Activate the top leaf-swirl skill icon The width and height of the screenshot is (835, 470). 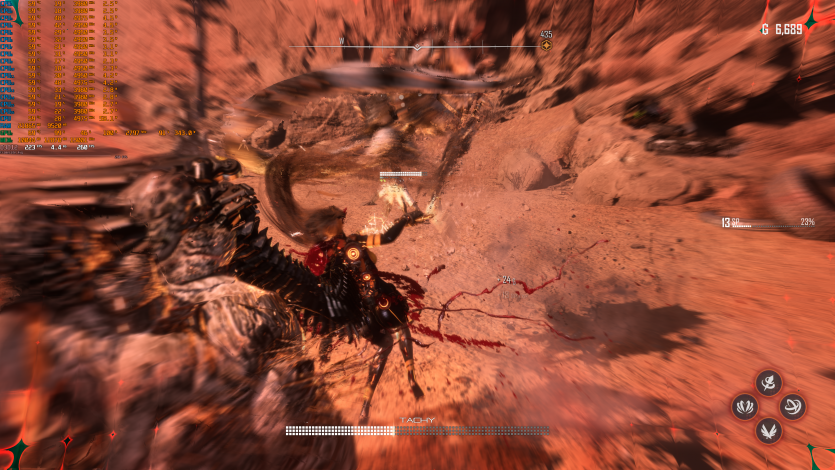point(768,382)
